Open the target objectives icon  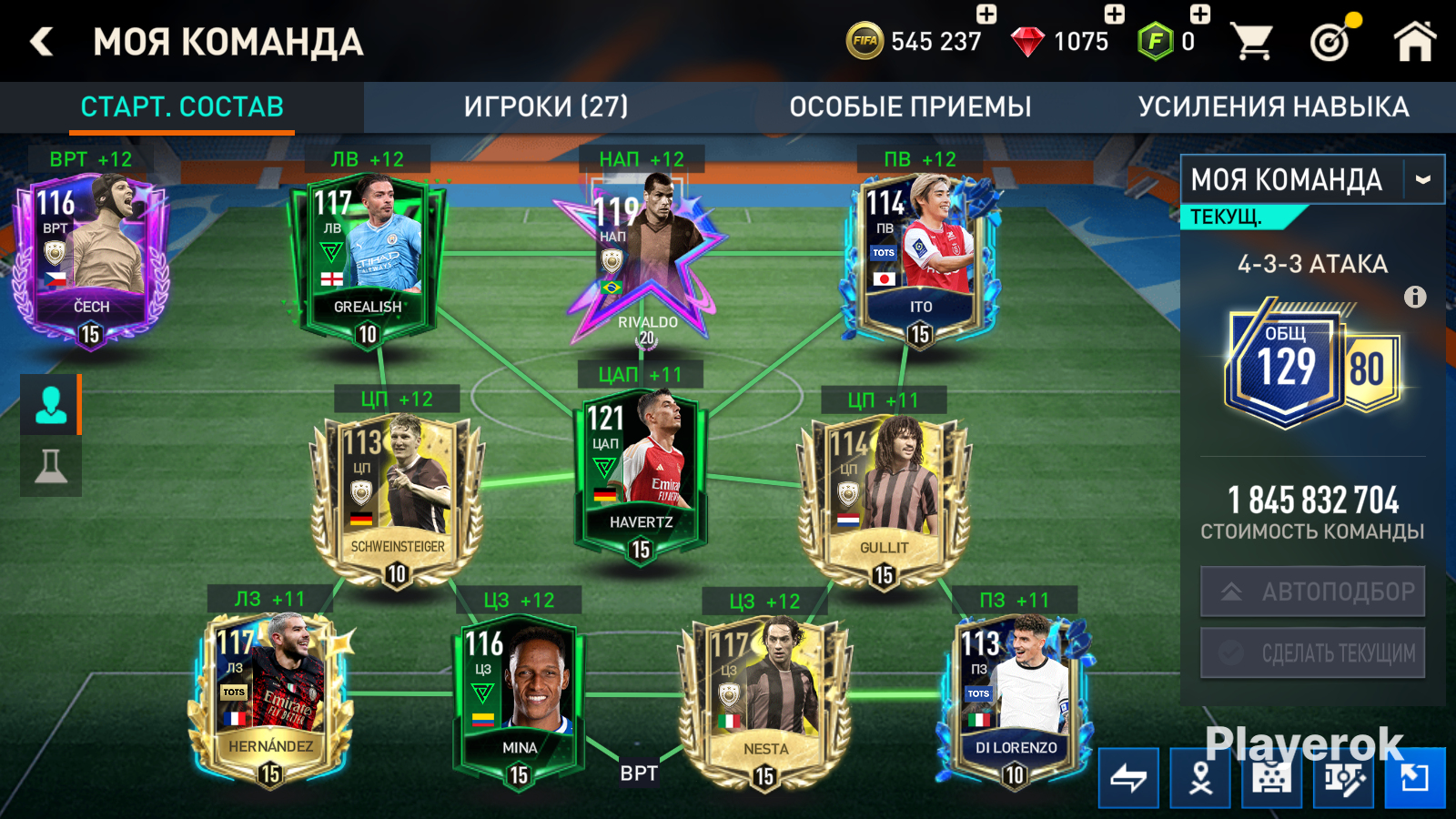pyautogui.click(x=1331, y=40)
